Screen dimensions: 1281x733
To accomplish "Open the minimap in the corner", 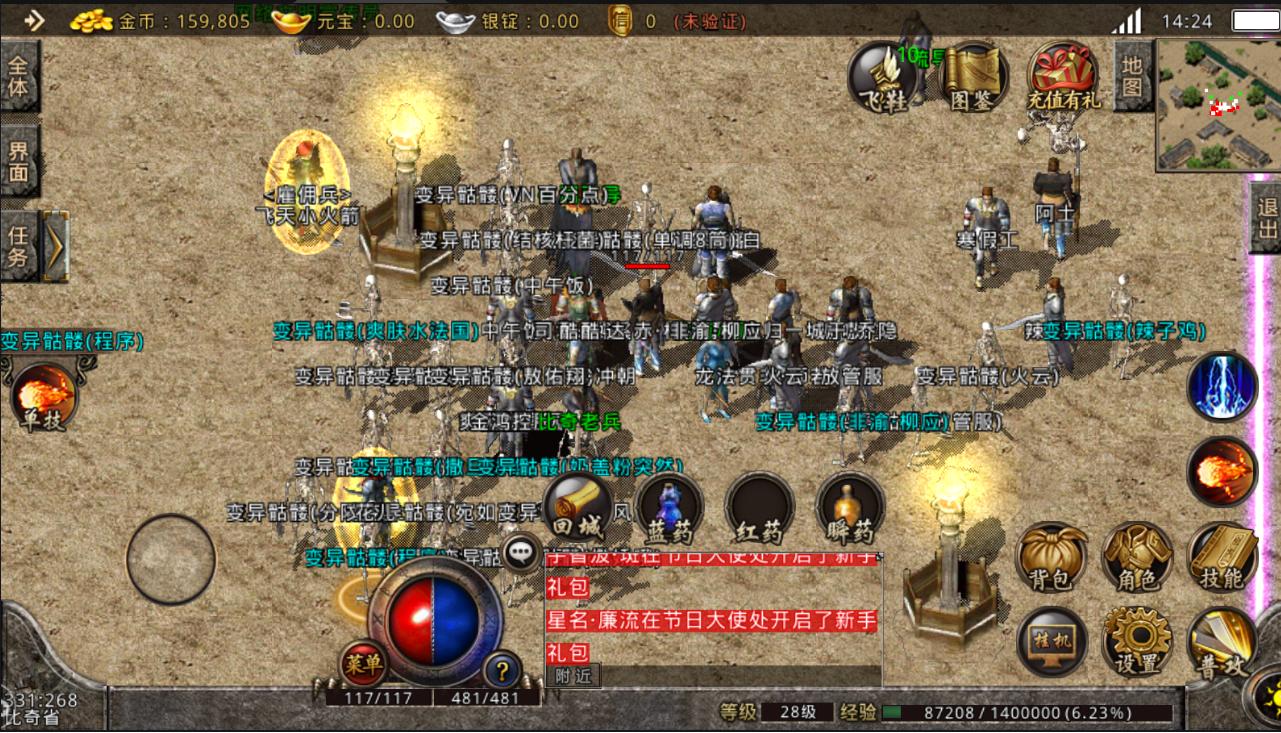I will pyautogui.click(x=1217, y=105).
